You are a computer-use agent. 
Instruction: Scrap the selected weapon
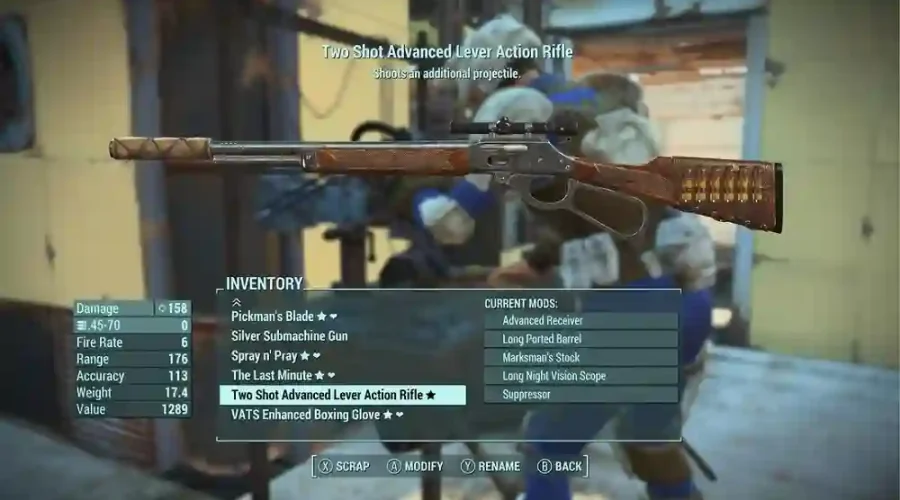(x=344, y=466)
